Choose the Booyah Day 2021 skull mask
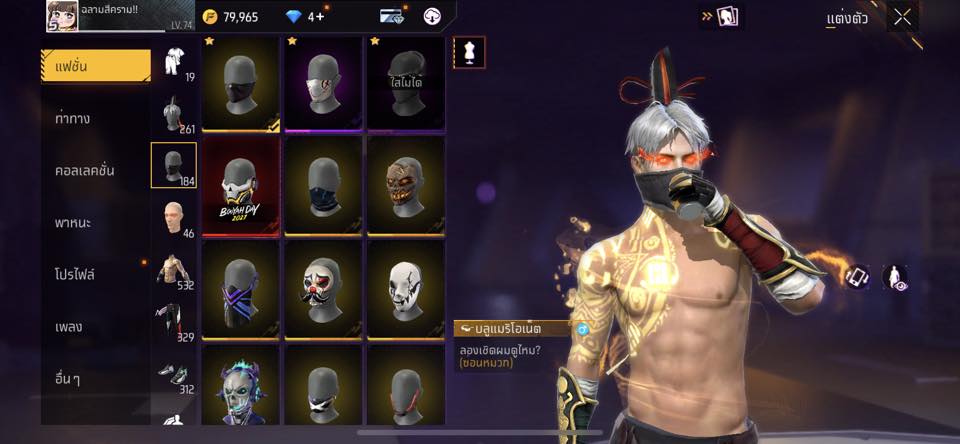The width and height of the screenshot is (960, 444). pyautogui.click(x=241, y=185)
